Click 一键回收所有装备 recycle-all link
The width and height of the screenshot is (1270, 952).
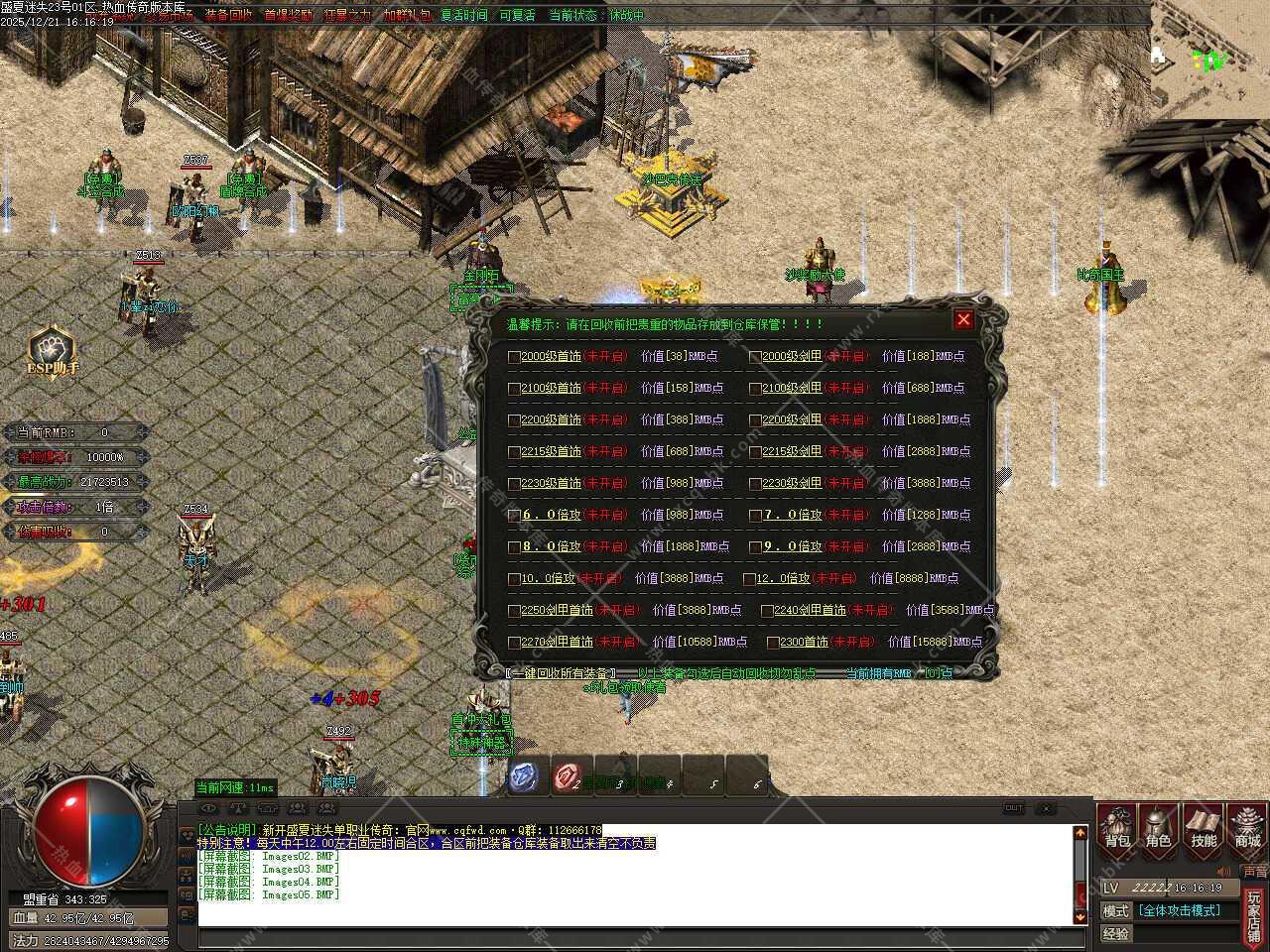tap(562, 673)
